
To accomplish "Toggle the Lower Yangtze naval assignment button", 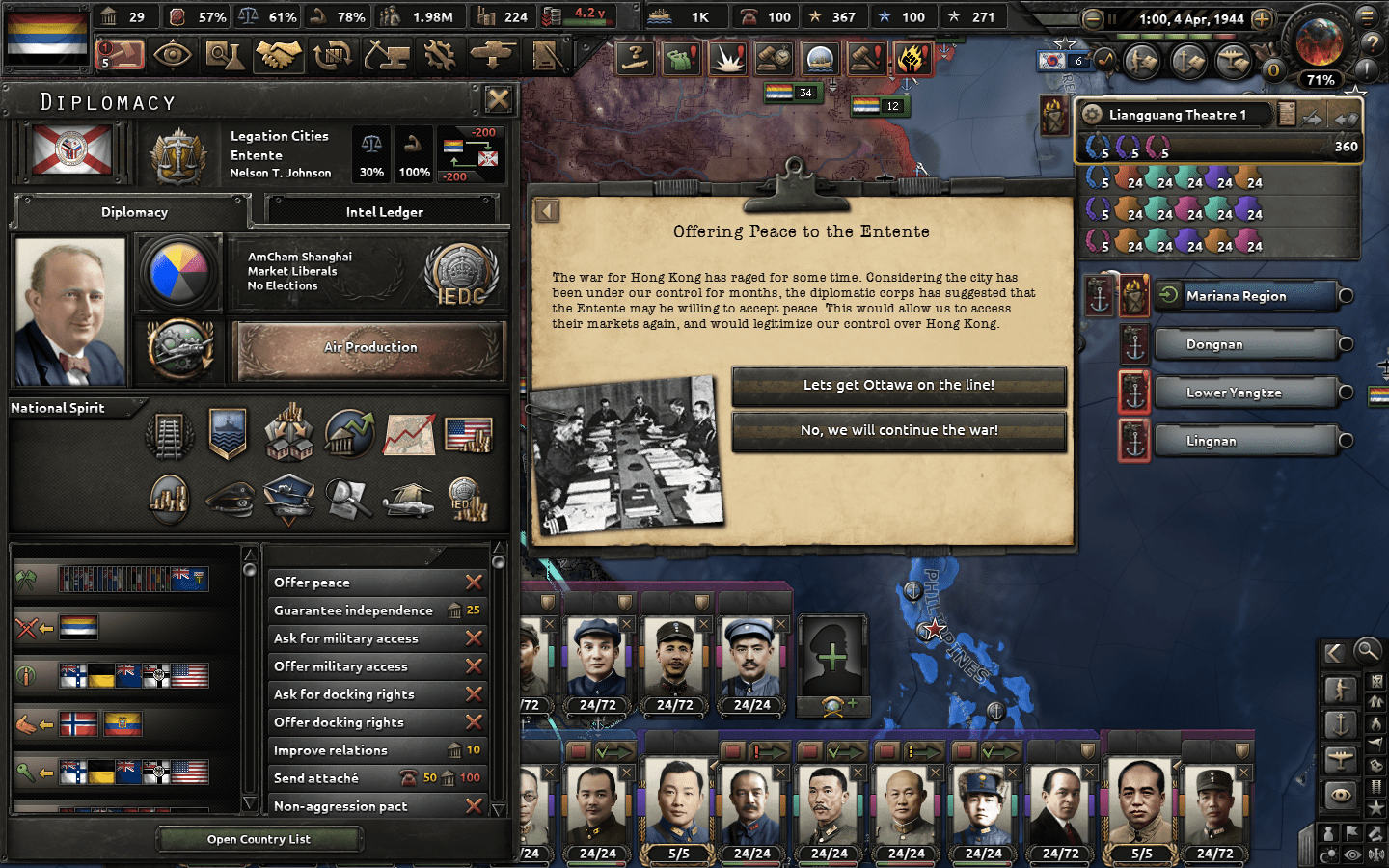I will point(1134,393).
